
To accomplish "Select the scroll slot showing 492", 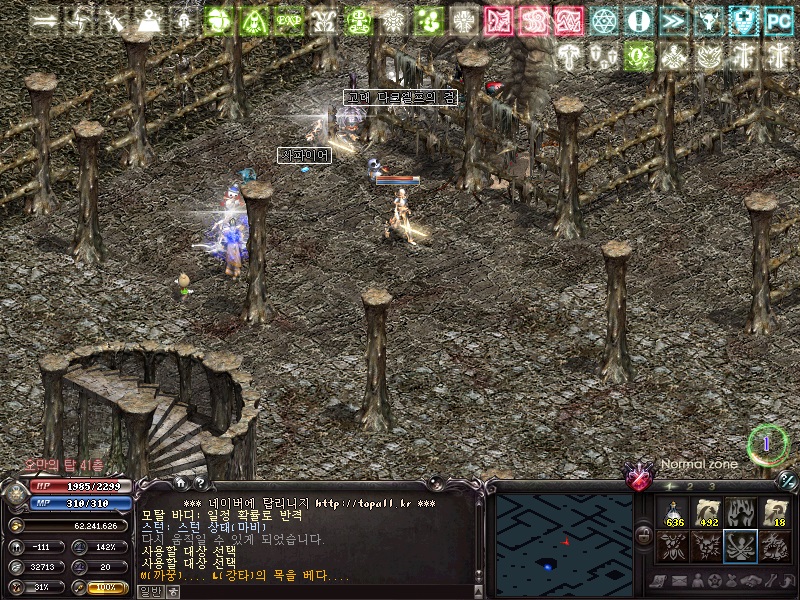I will (x=708, y=513).
